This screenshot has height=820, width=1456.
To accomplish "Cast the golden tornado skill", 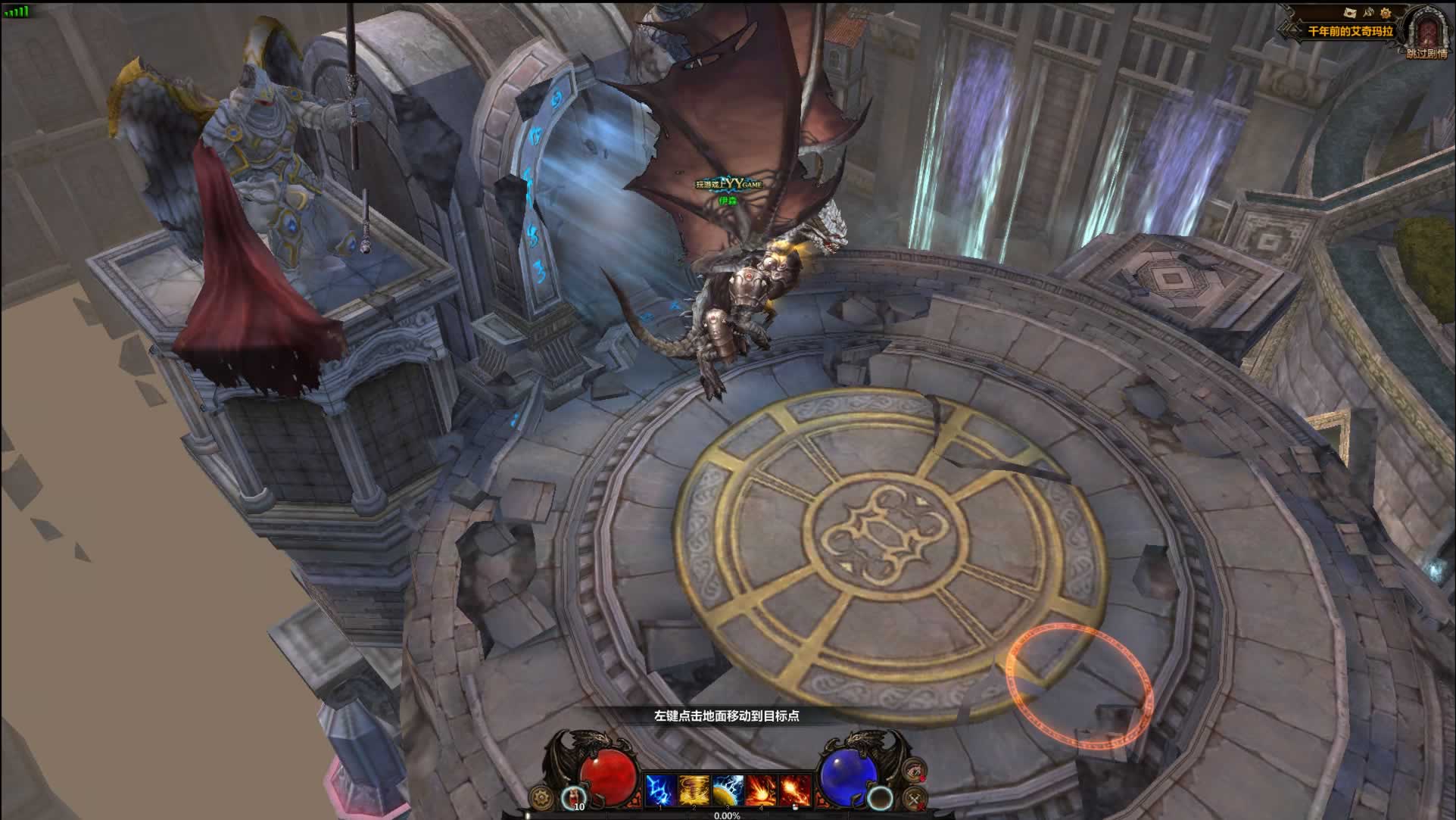I will (694, 791).
